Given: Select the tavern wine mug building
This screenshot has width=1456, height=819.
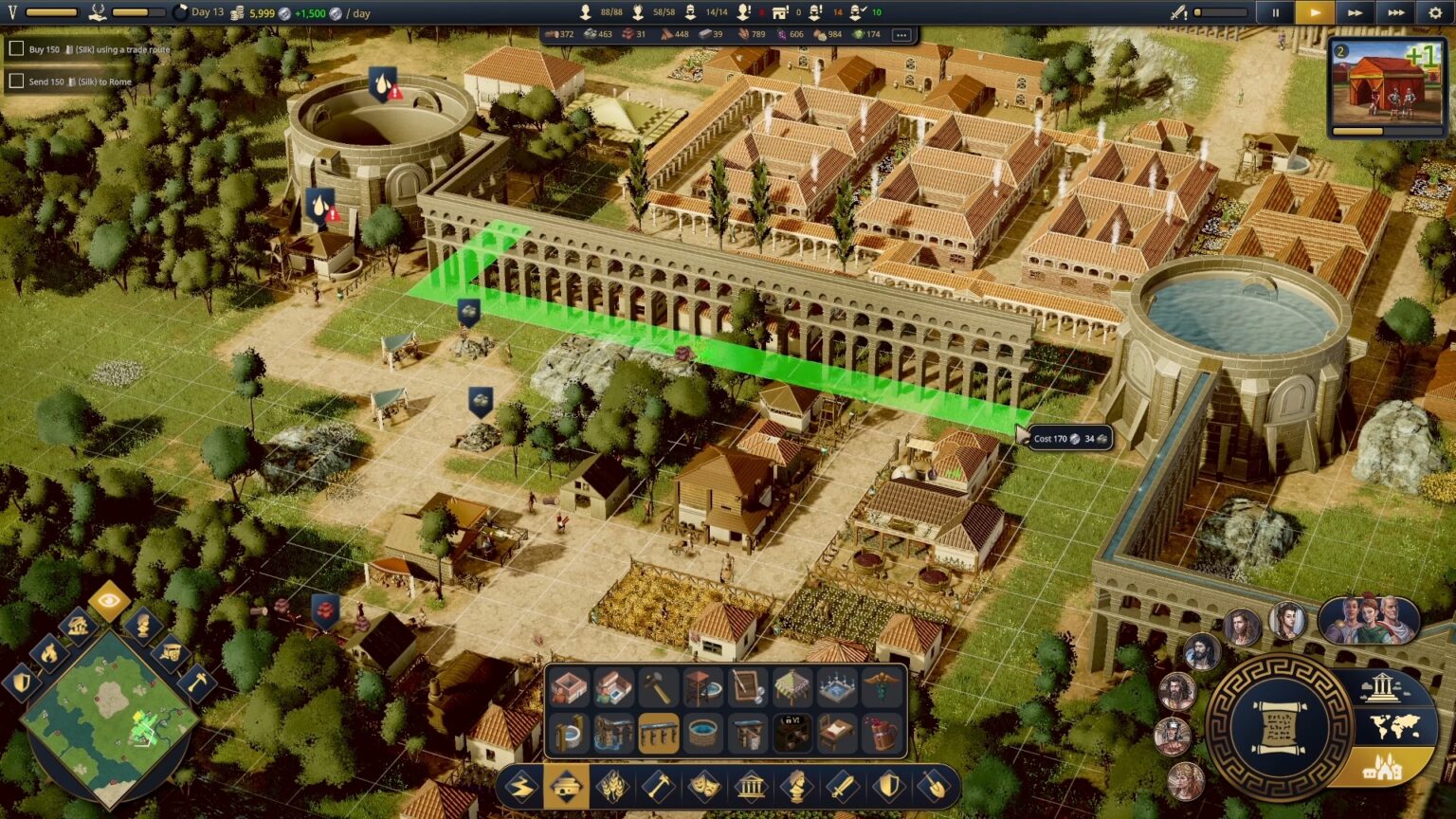Looking at the screenshot, I should [882, 734].
